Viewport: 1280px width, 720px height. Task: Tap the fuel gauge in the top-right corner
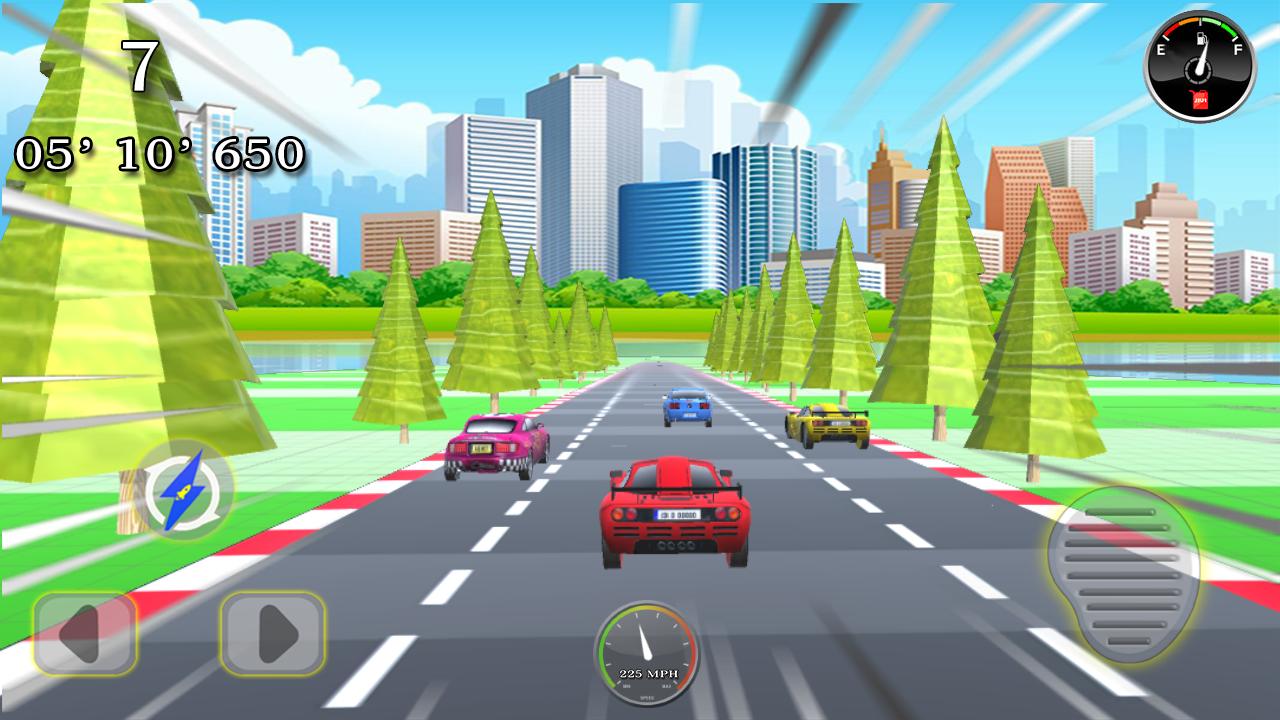click(x=1199, y=62)
